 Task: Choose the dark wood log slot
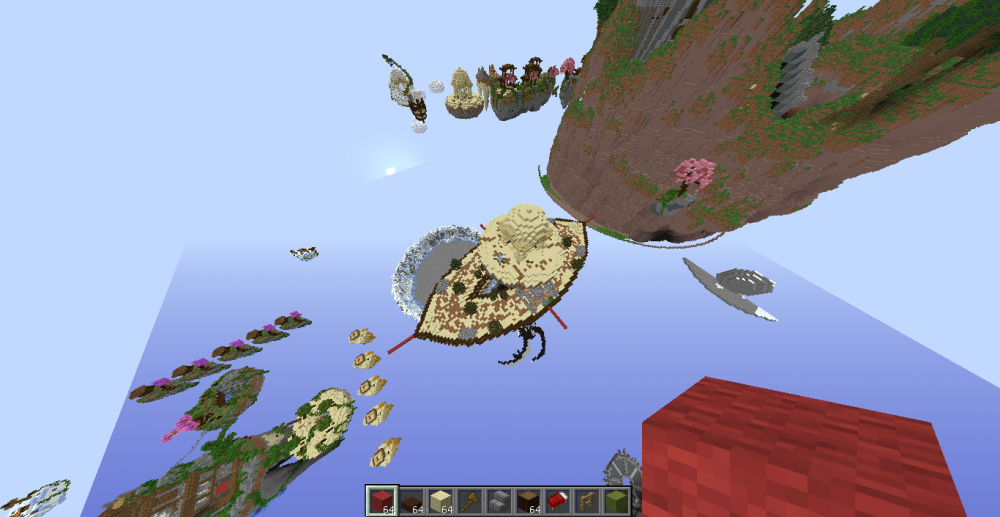click(527, 500)
